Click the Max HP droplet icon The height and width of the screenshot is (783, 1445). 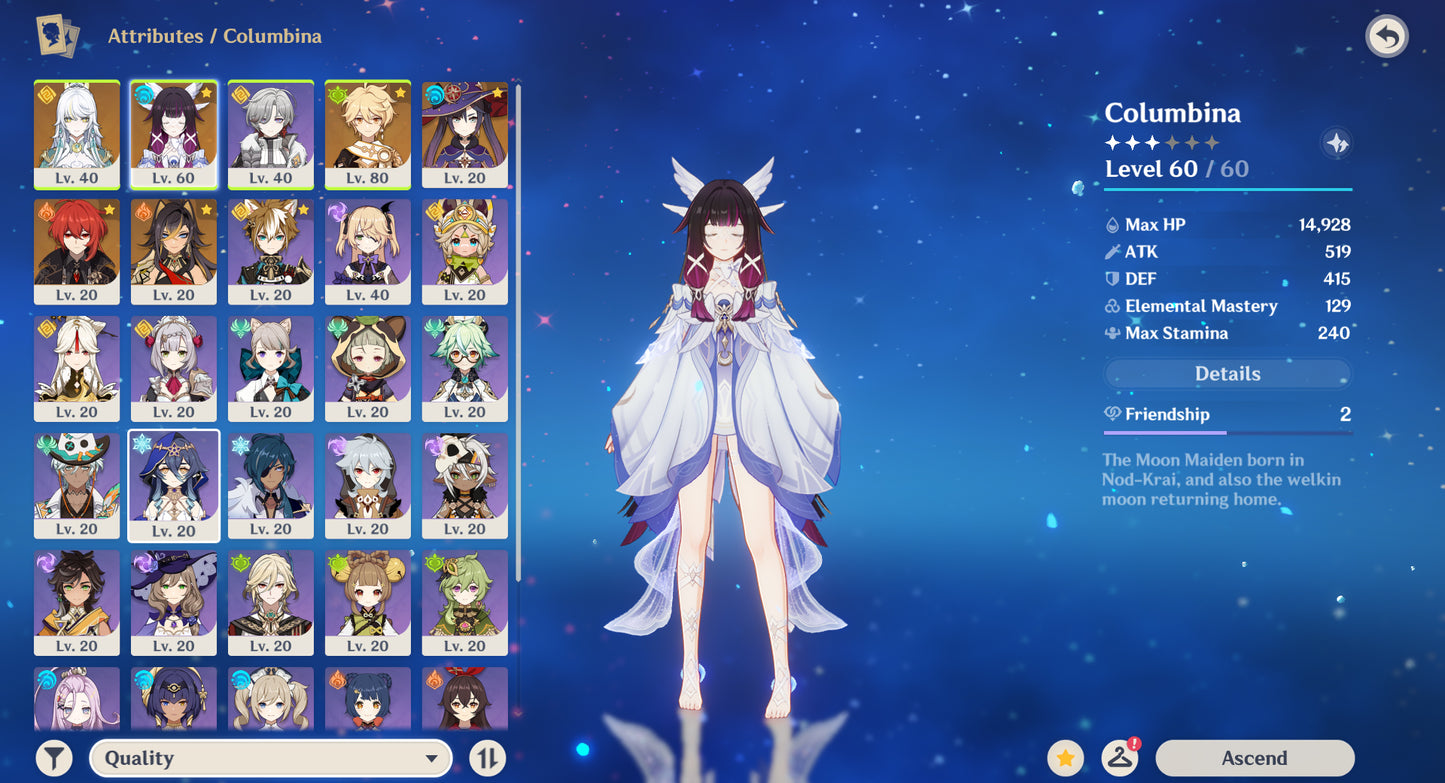[x=1113, y=224]
